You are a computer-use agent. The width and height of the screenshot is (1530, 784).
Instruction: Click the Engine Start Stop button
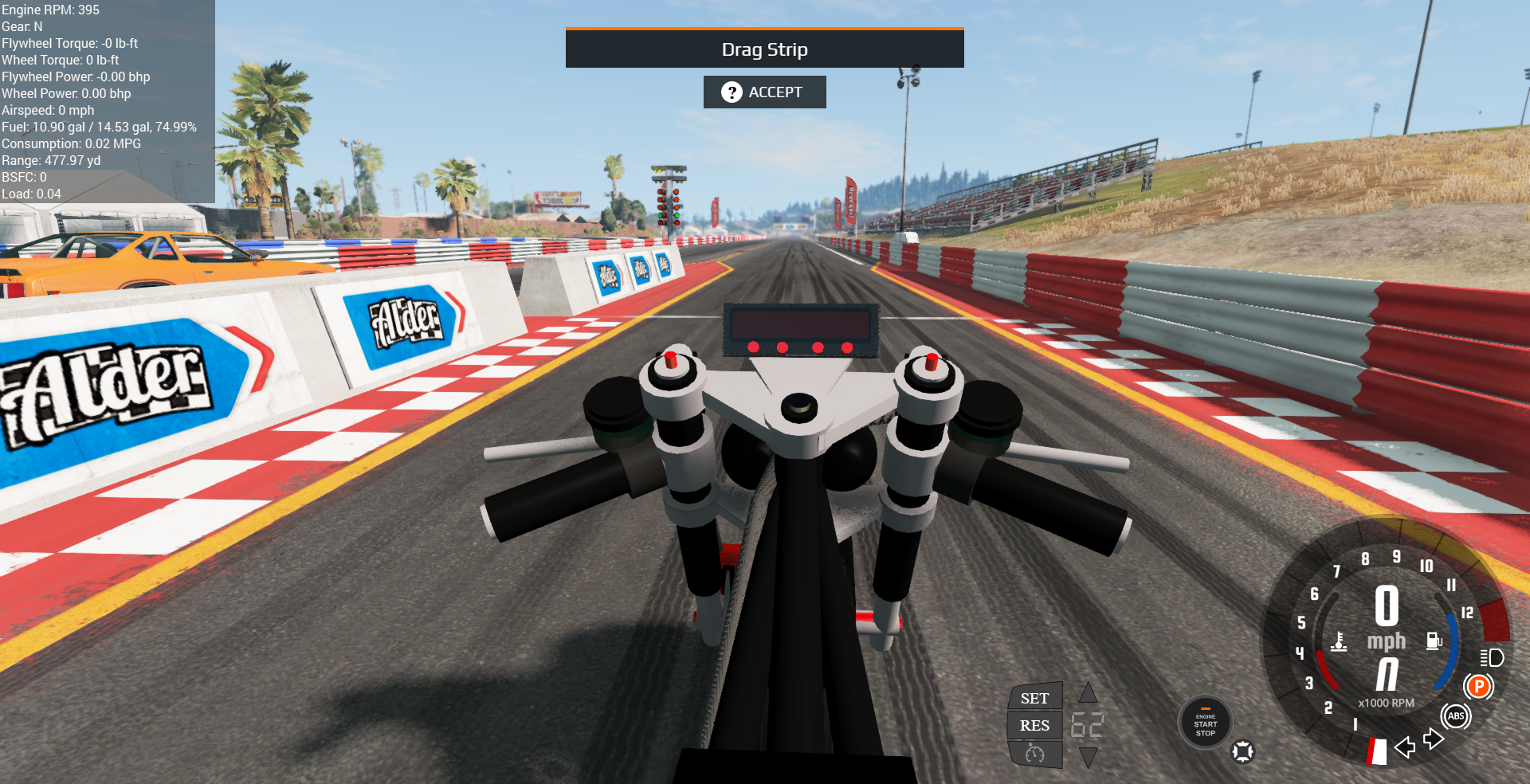[1205, 723]
